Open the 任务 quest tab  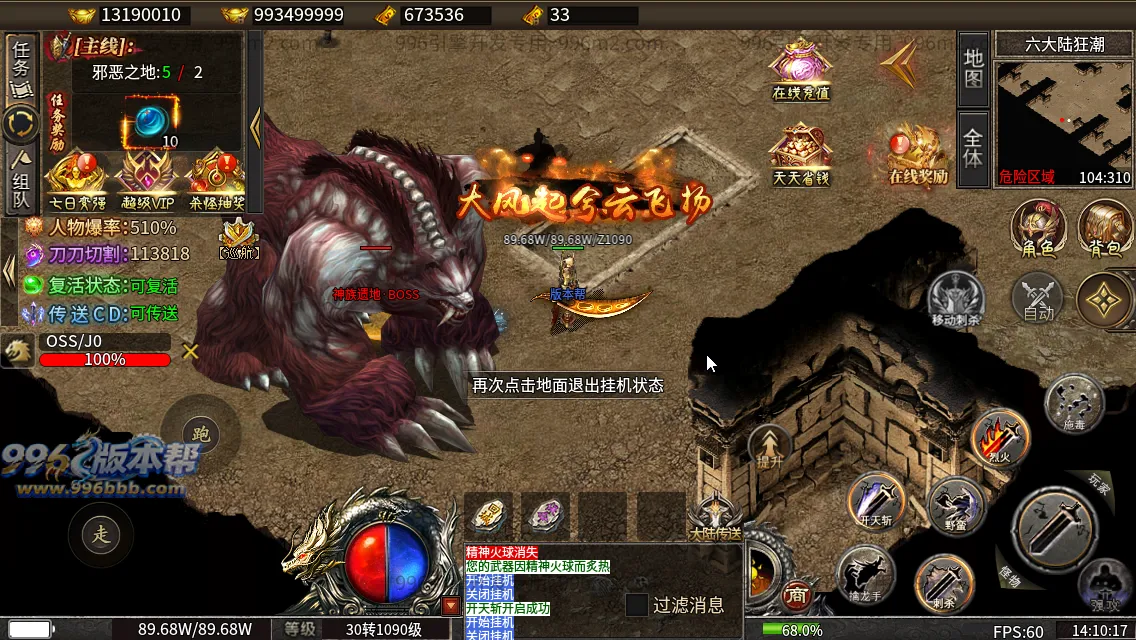[x=21, y=67]
